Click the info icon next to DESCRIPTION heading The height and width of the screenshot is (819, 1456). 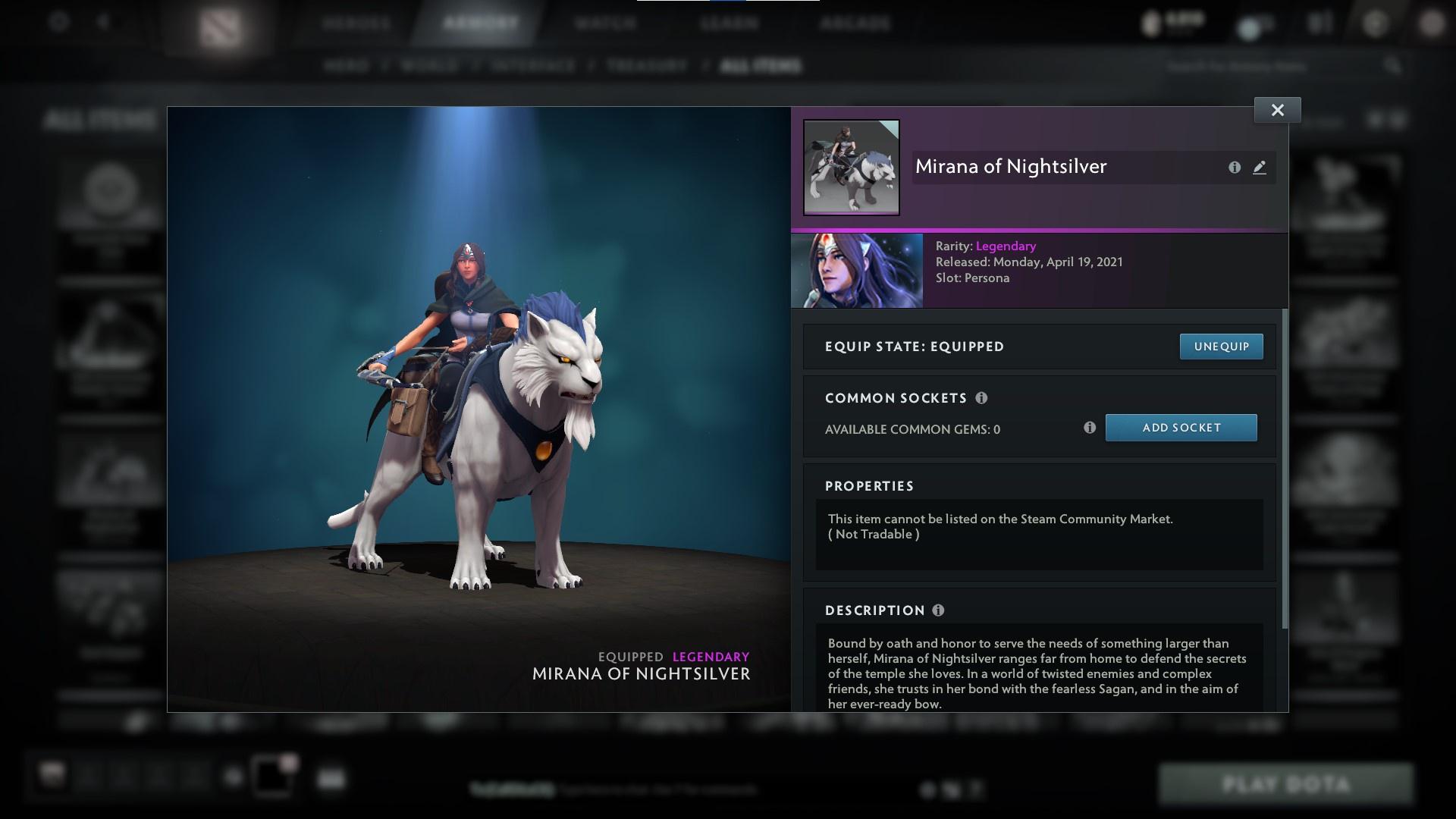click(x=938, y=610)
